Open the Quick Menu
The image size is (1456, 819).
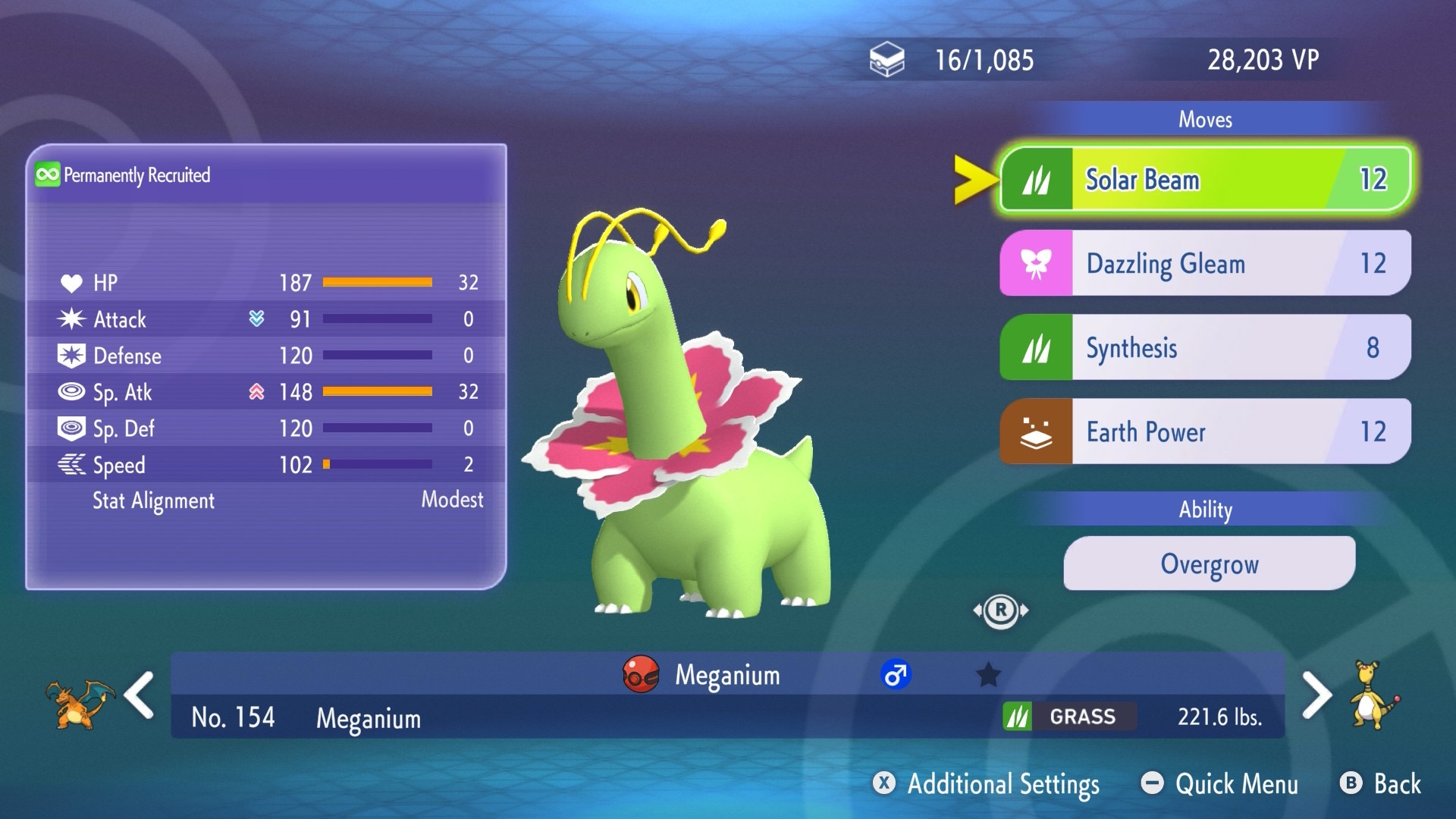click(x=1220, y=784)
